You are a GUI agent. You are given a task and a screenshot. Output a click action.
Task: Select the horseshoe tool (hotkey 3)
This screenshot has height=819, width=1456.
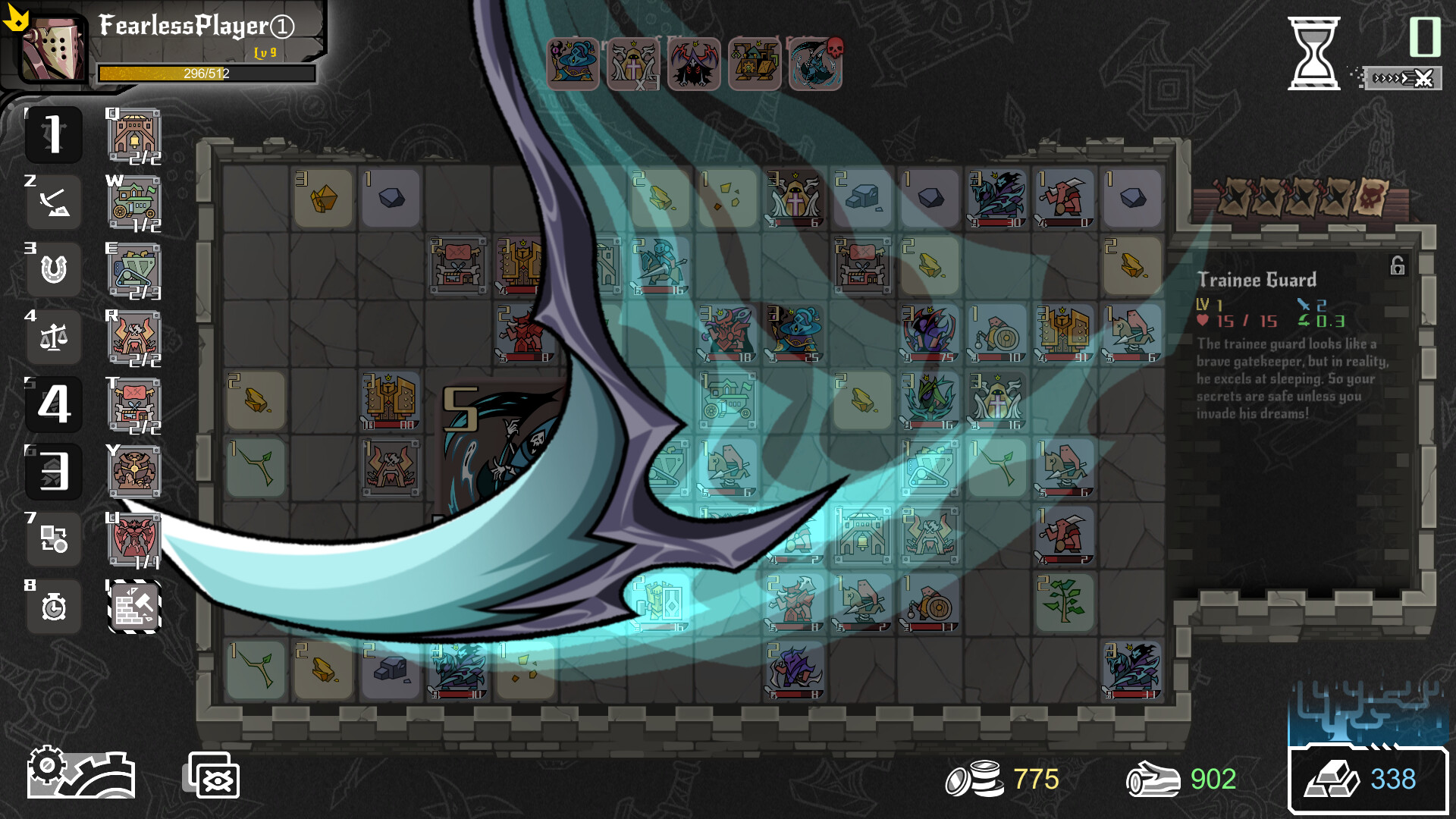(x=54, y=269)
